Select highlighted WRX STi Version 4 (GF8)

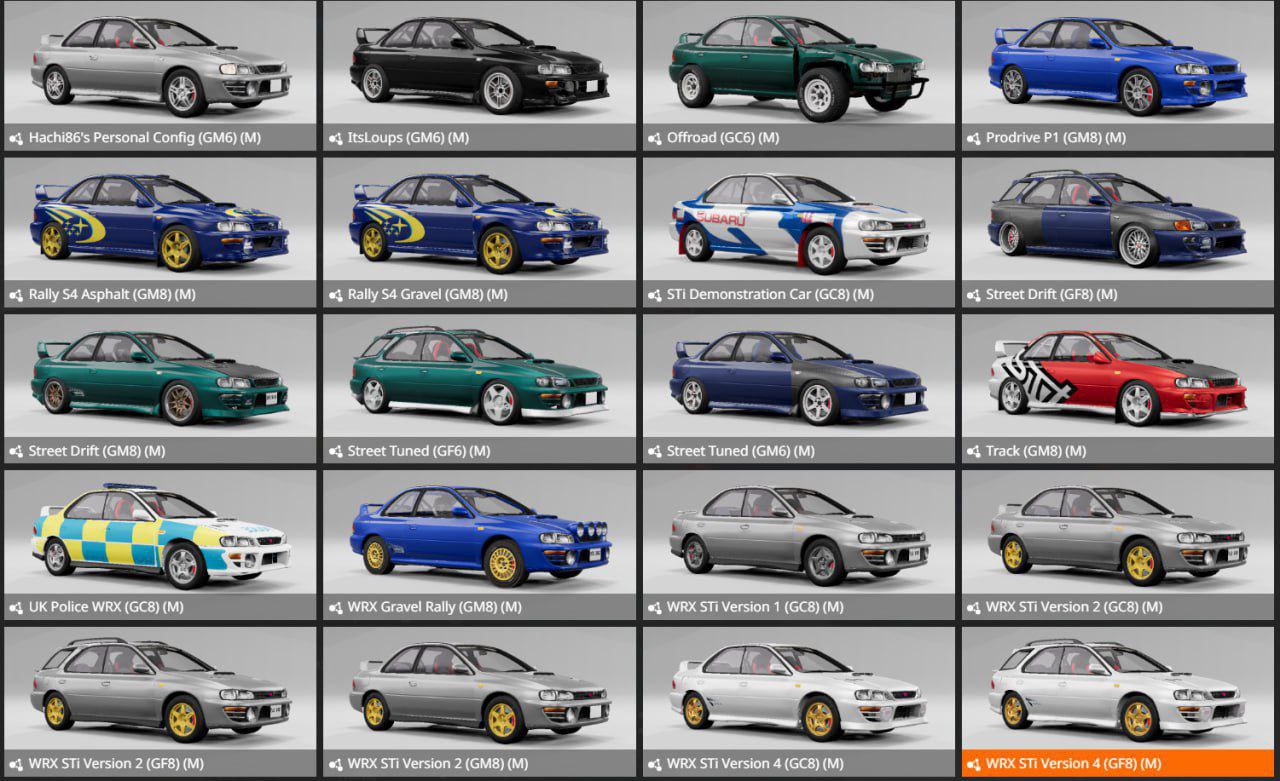(1117, 701)
